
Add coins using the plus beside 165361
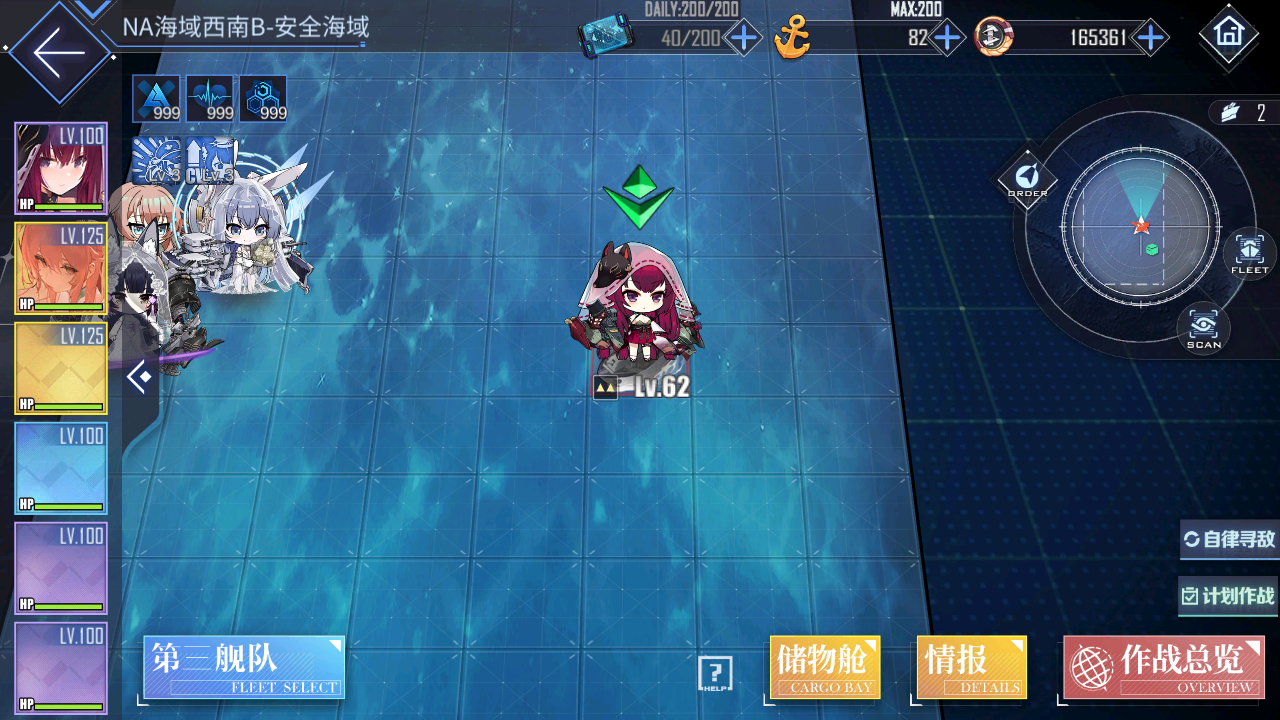[x=1151, y=39]
